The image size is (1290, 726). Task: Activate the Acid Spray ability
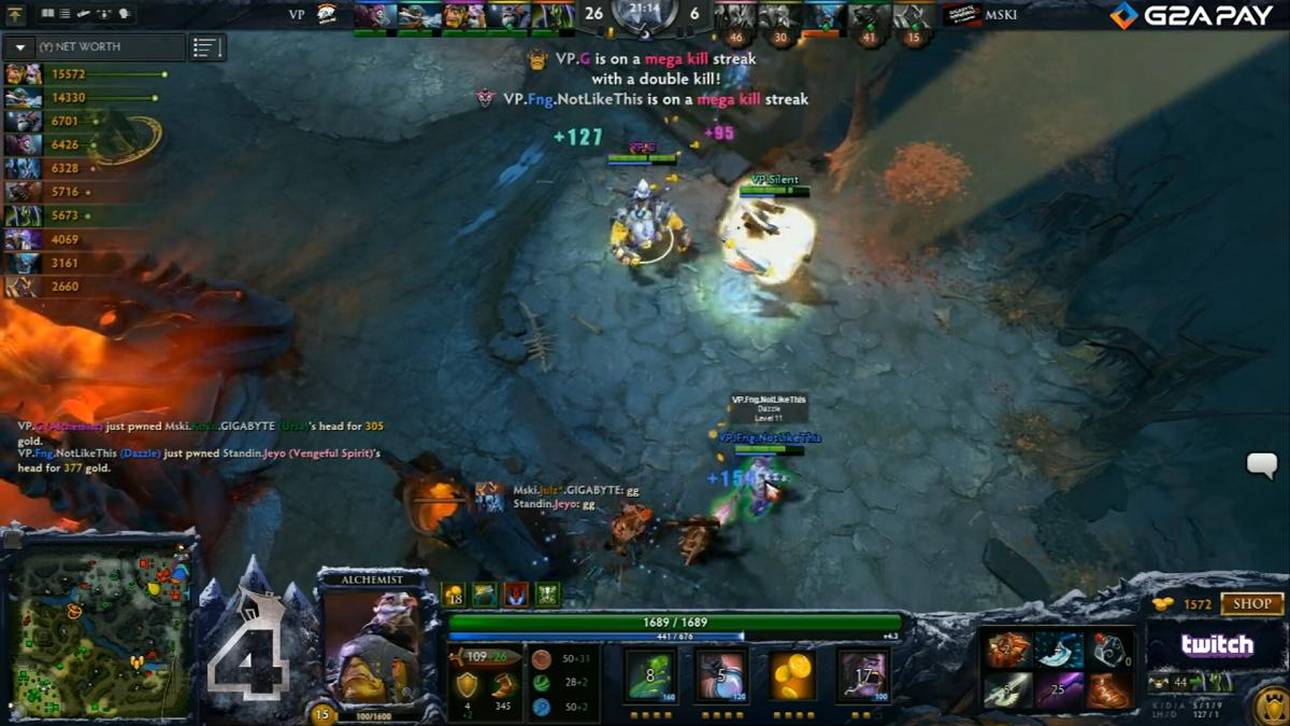click(x=651, y=675)
